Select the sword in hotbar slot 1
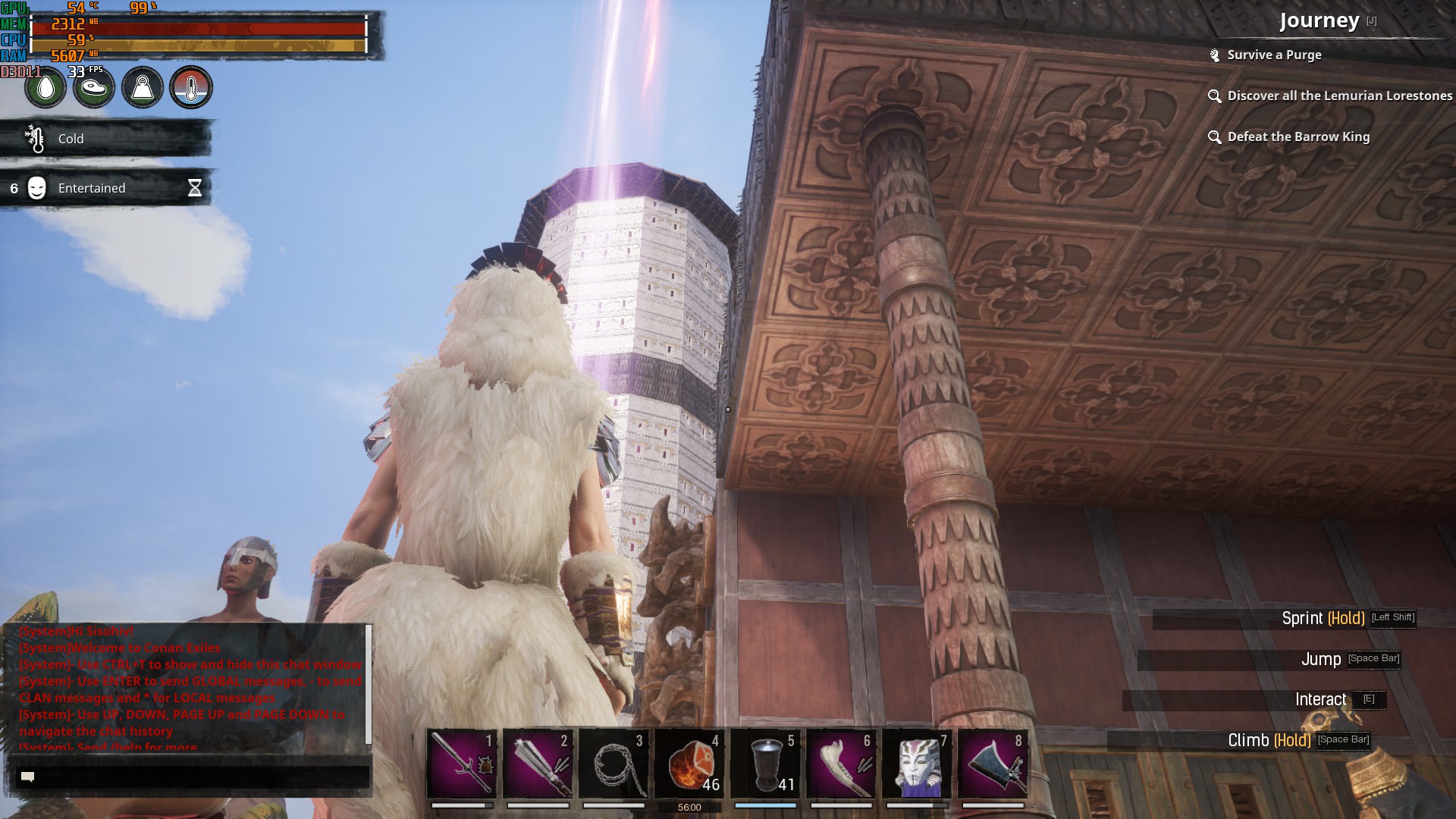 pos(462,763)
